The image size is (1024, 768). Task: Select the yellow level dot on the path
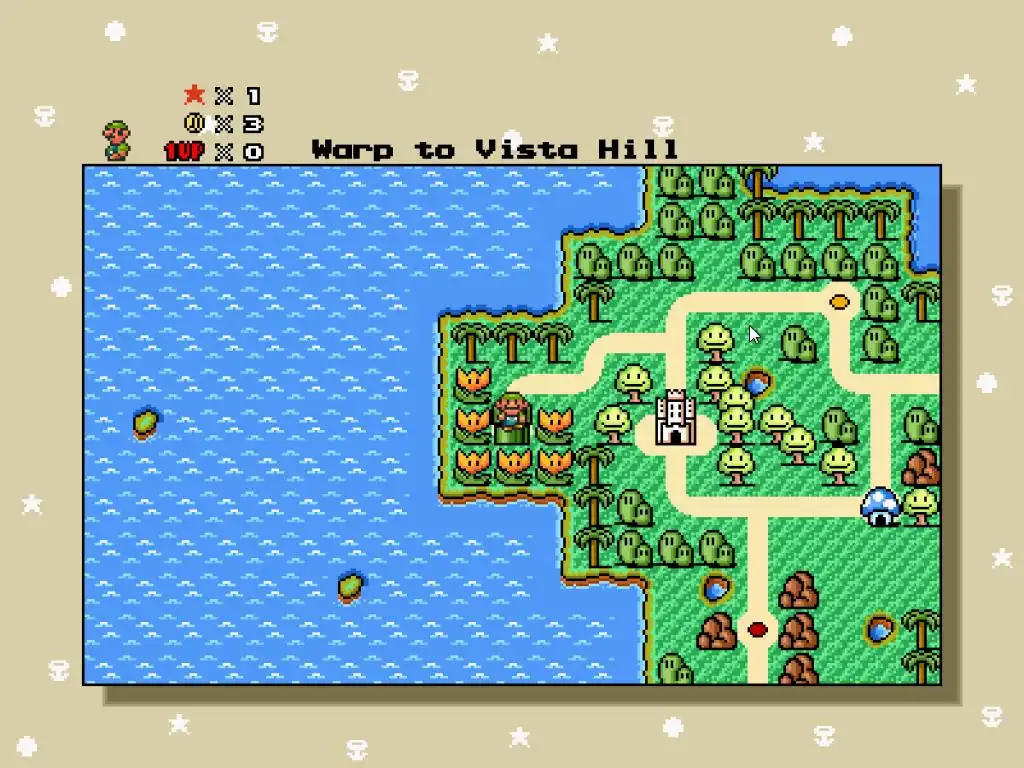click(x=840, y=298)
